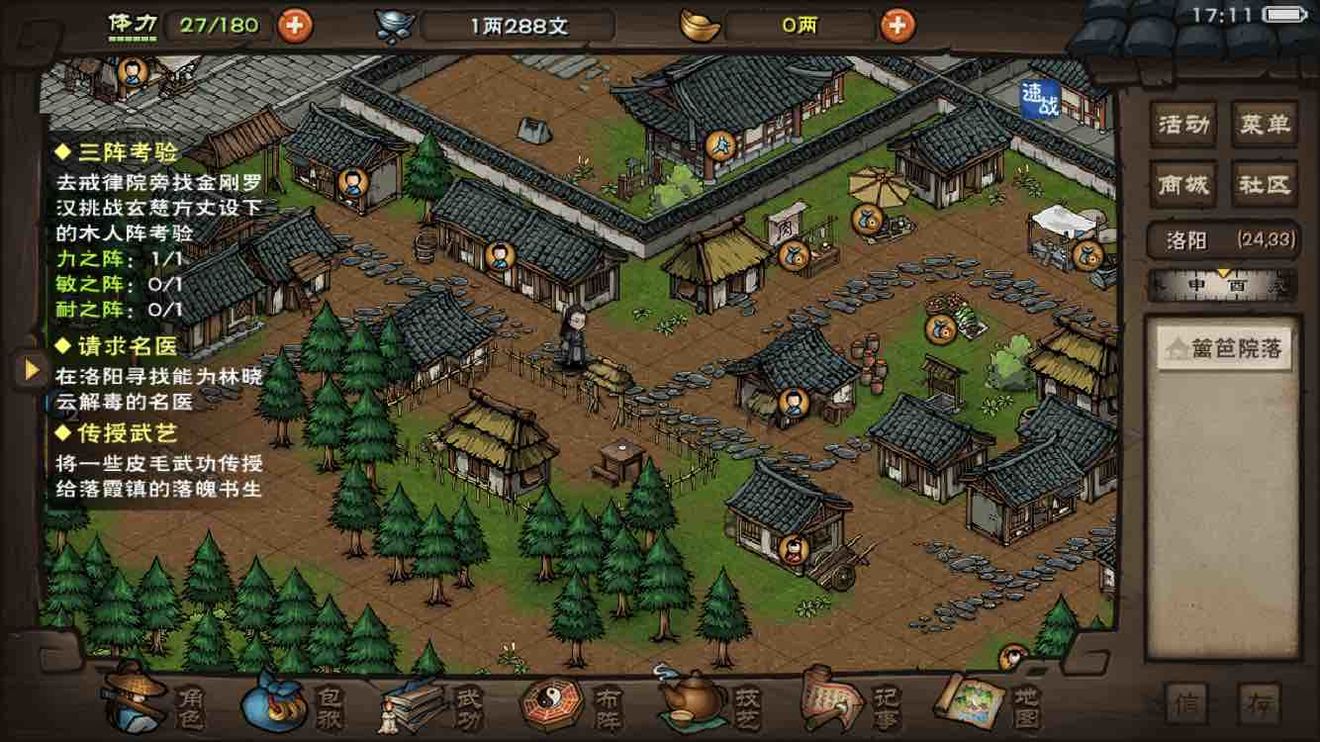This screenshot has width=1320, height=742.
Task: Tap the blue 速战 quick battle flag
Action: point(1040,99)
